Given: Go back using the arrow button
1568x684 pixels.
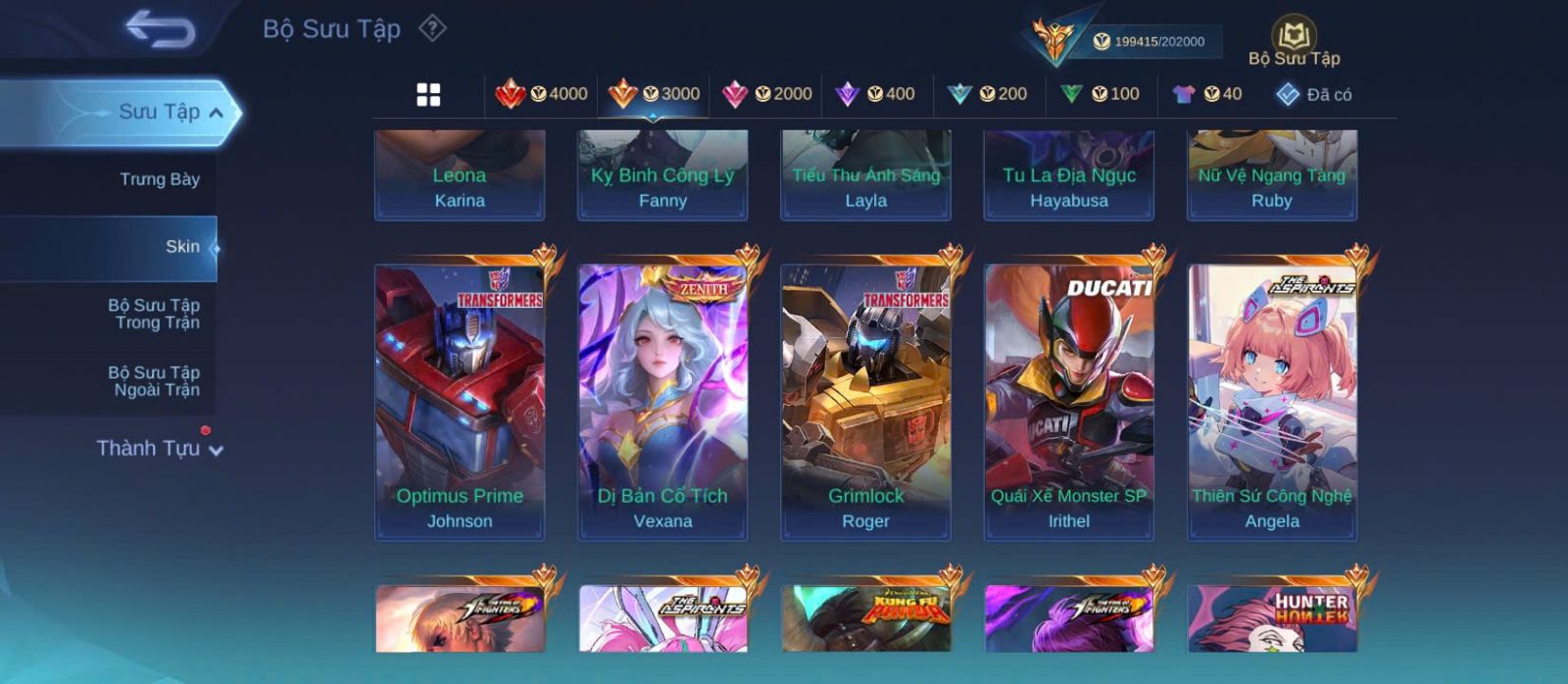Looking at the screenshot, I should click(x=160, y=28).
